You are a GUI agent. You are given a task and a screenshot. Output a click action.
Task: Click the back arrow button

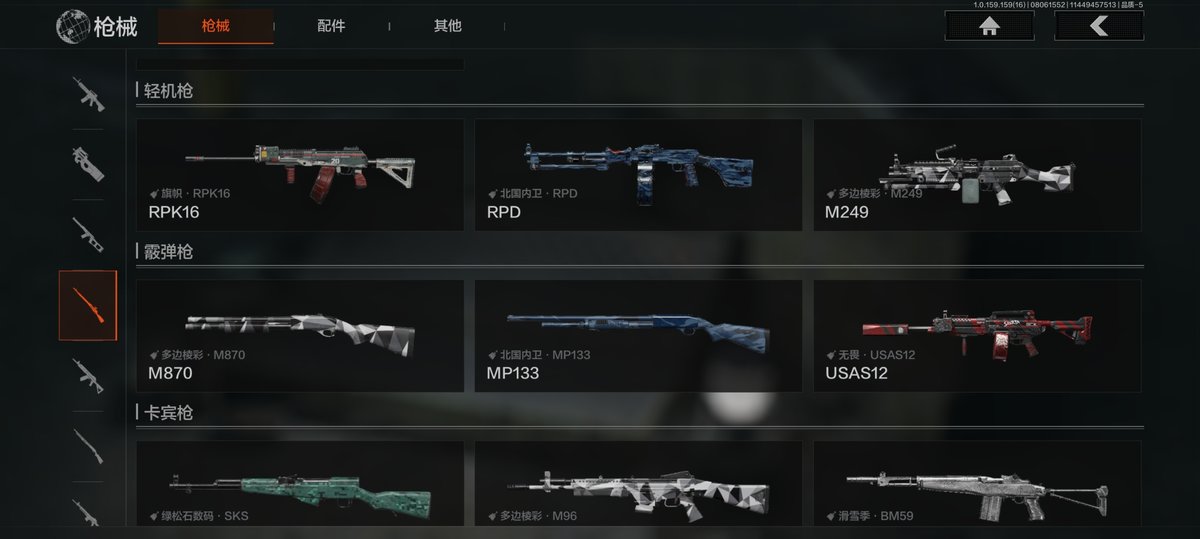point(1098,26)
